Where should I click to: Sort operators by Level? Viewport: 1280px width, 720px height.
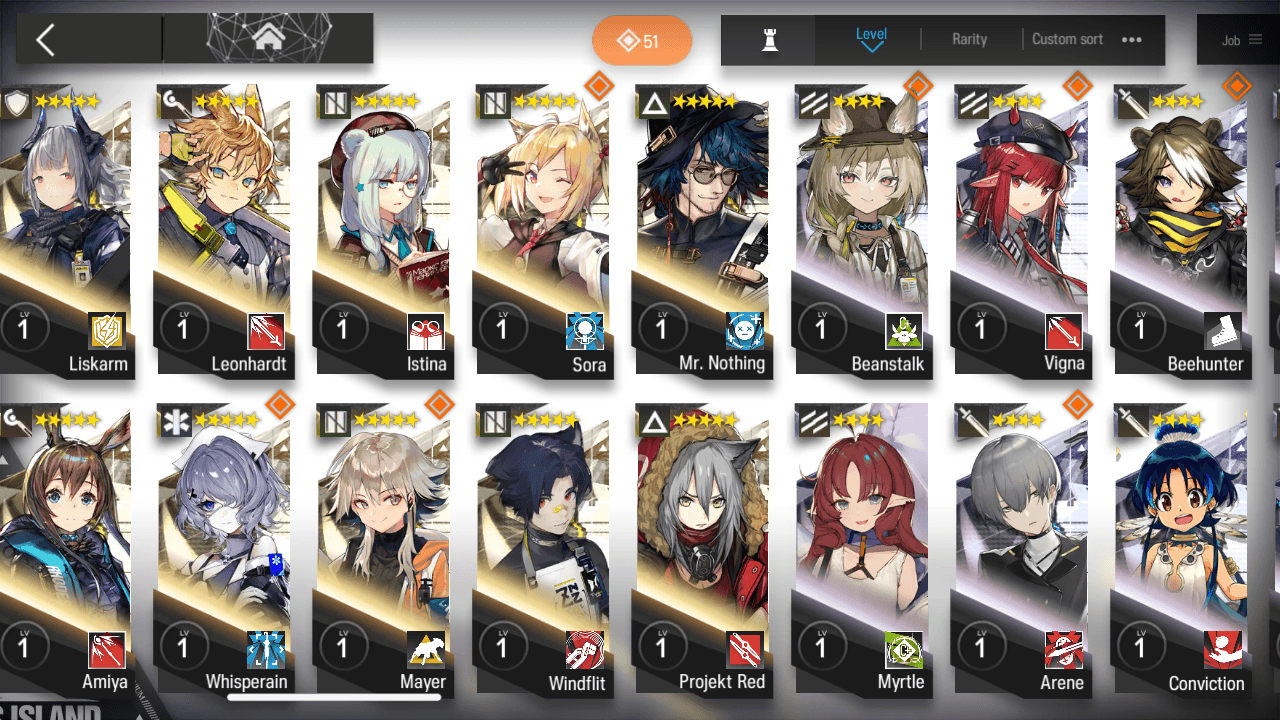coord(871,39)
